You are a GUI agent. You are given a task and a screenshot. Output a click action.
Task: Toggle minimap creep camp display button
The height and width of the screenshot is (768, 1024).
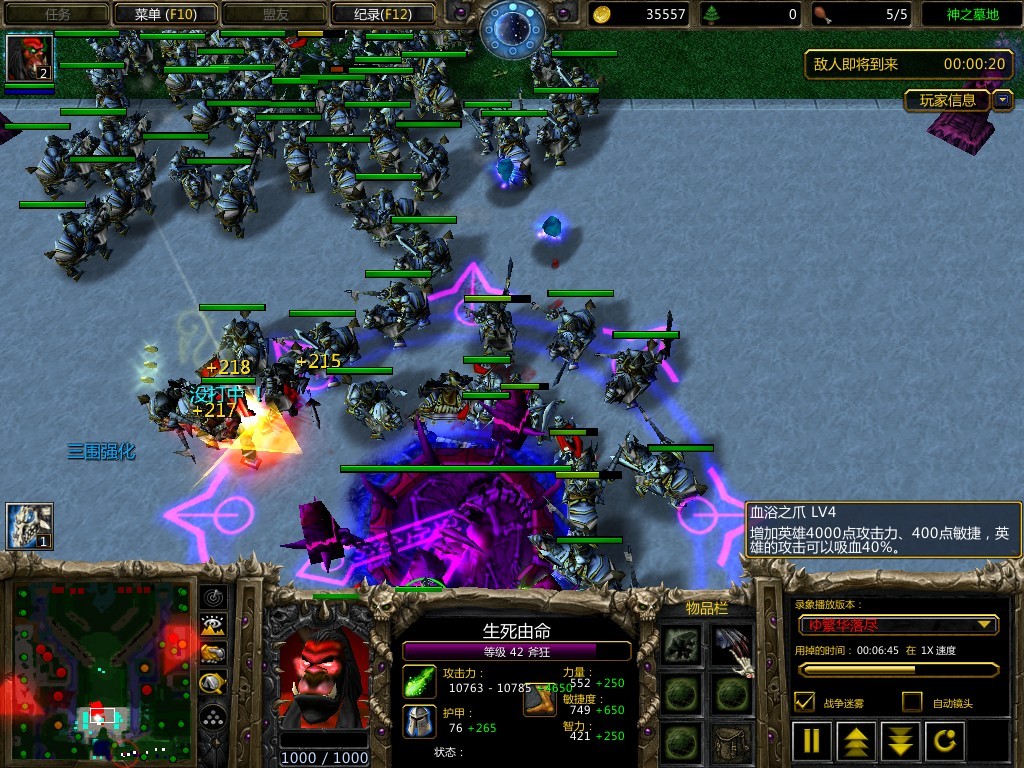point(213,683)
